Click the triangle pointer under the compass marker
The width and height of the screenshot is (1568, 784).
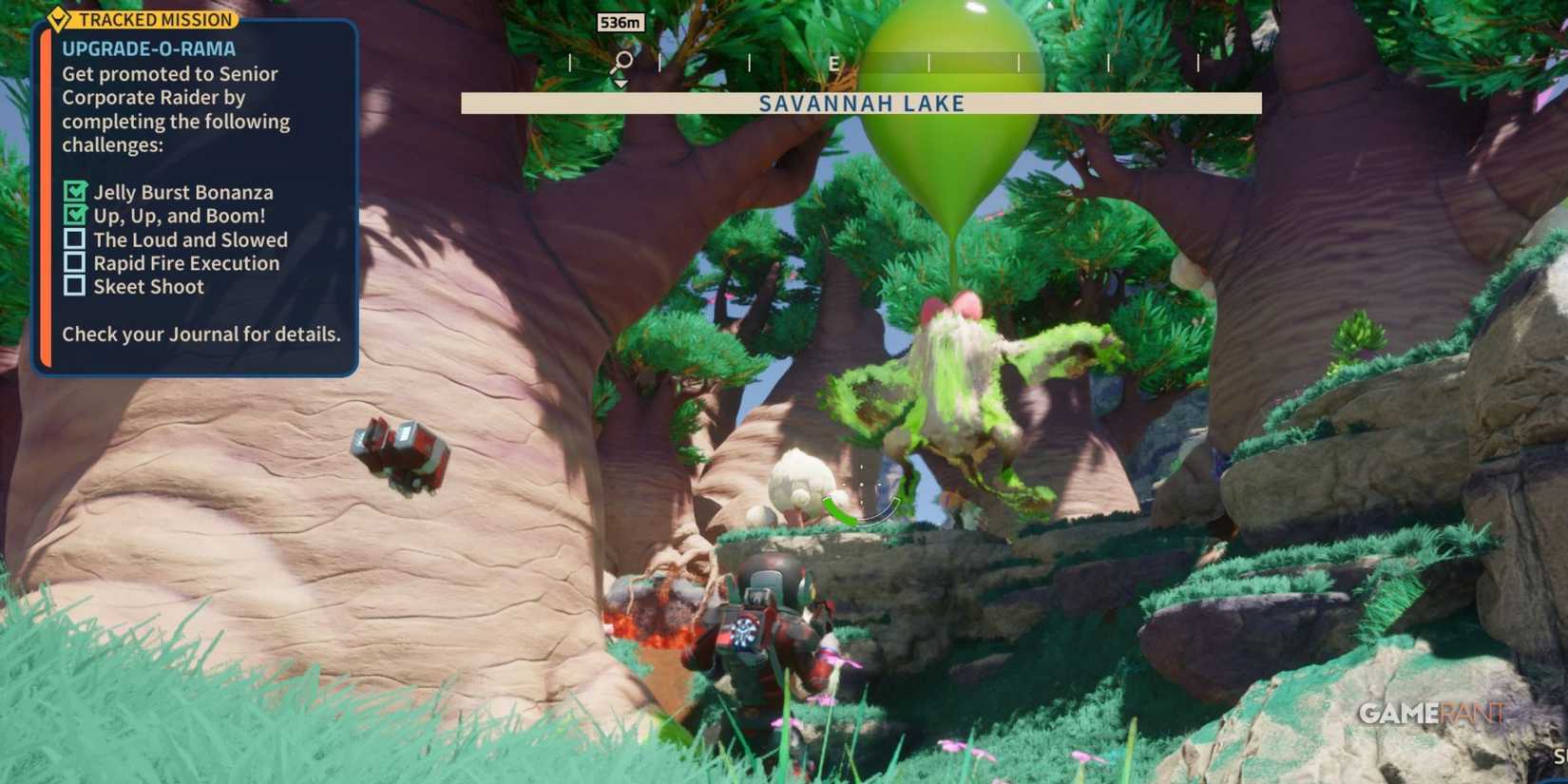coord(622,83)
